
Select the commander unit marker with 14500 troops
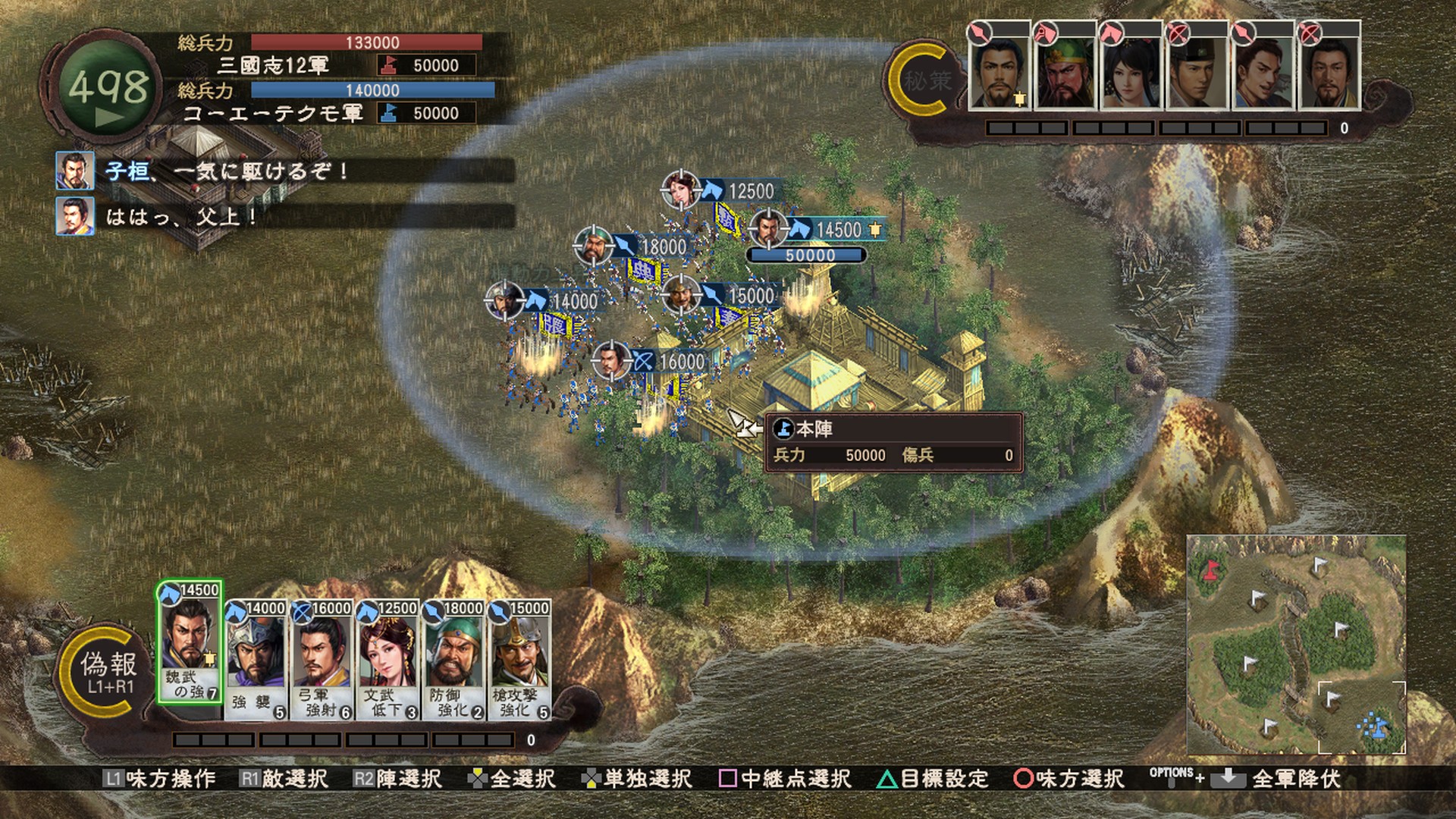(767, 228)
